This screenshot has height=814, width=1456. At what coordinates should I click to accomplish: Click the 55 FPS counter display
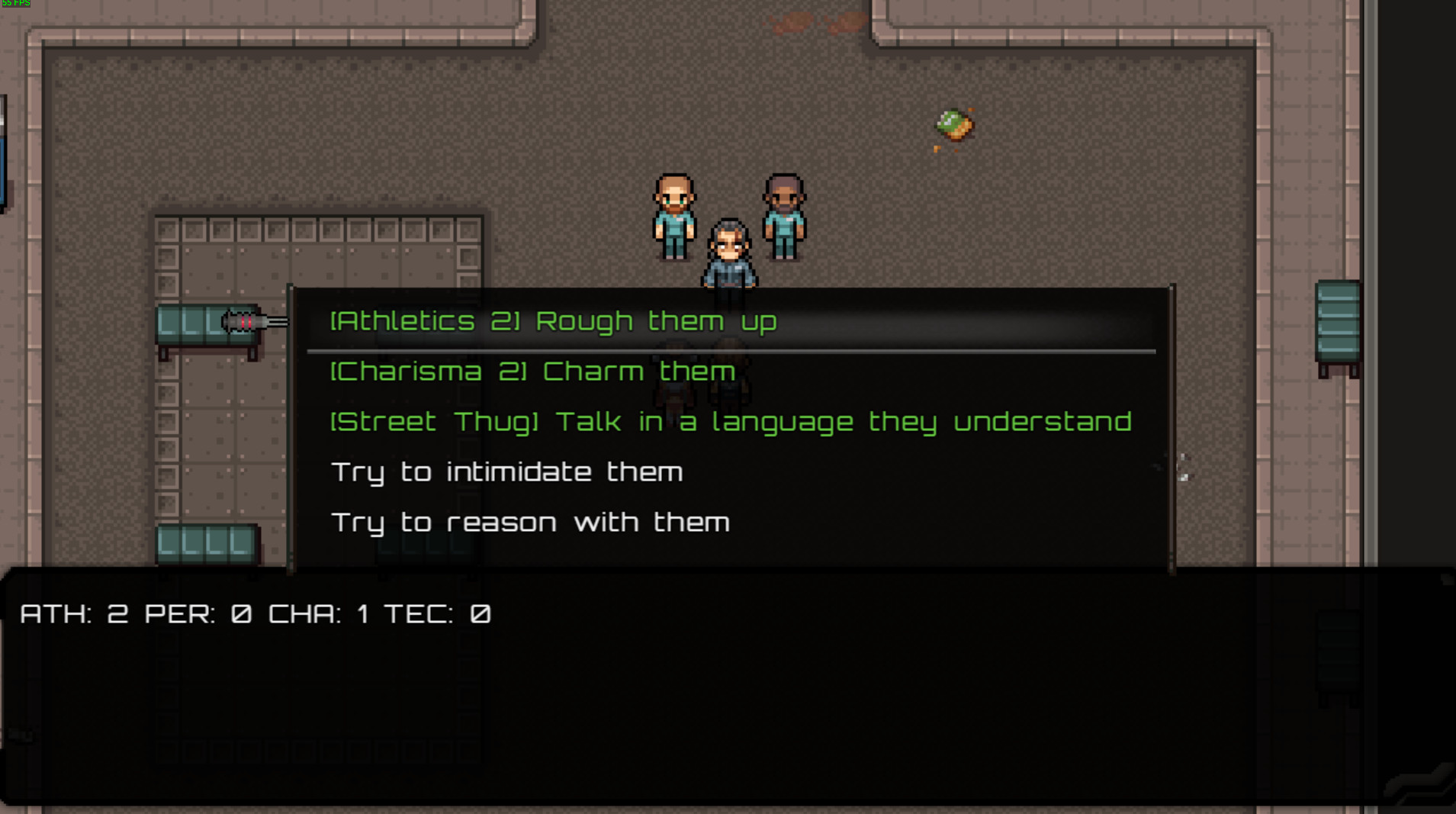click(x=15, y=4)
